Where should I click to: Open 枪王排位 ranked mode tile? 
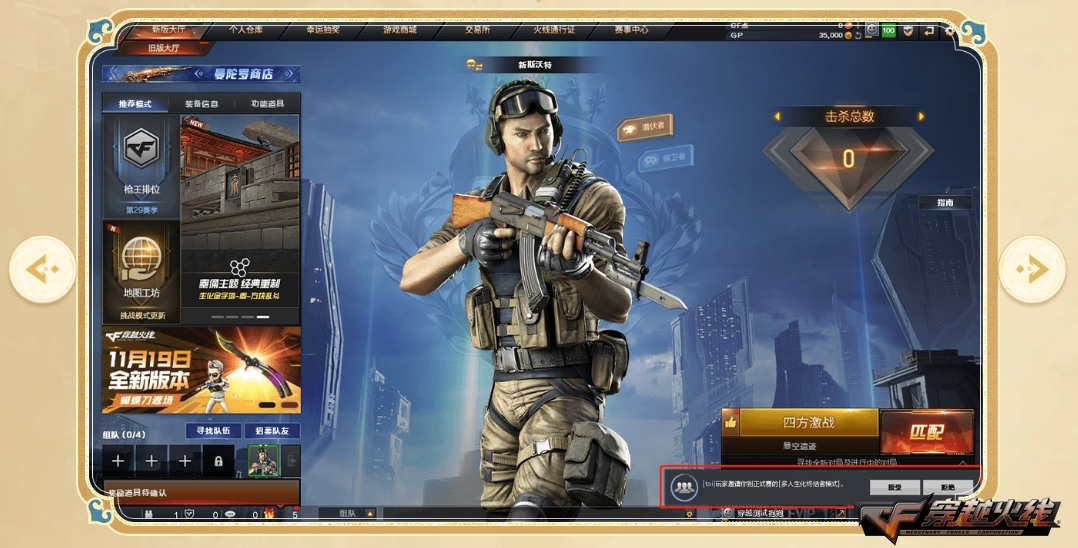point(141,166)
